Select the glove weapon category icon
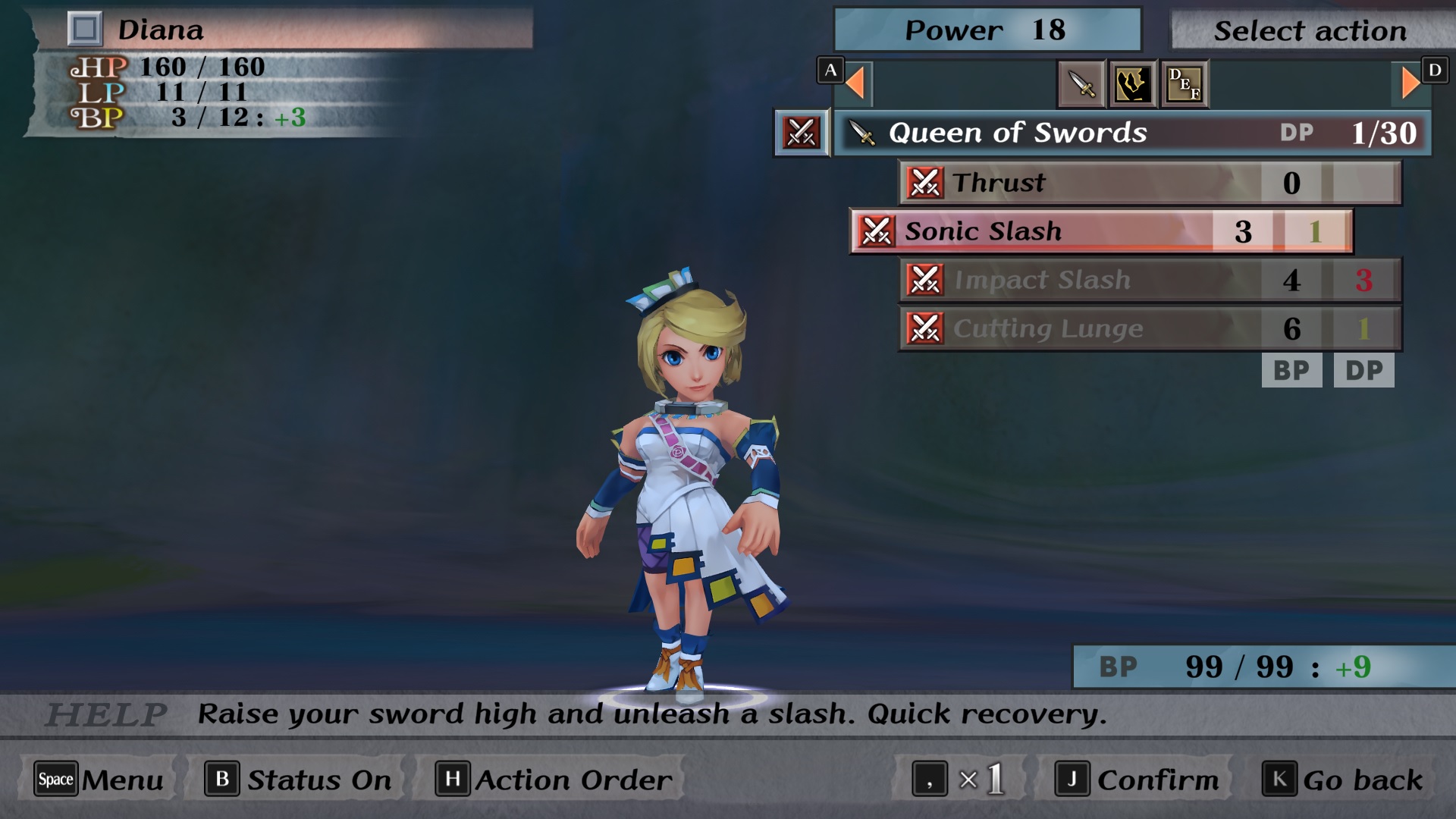This screenshot has width=1456, height=819. [1131, 83]
